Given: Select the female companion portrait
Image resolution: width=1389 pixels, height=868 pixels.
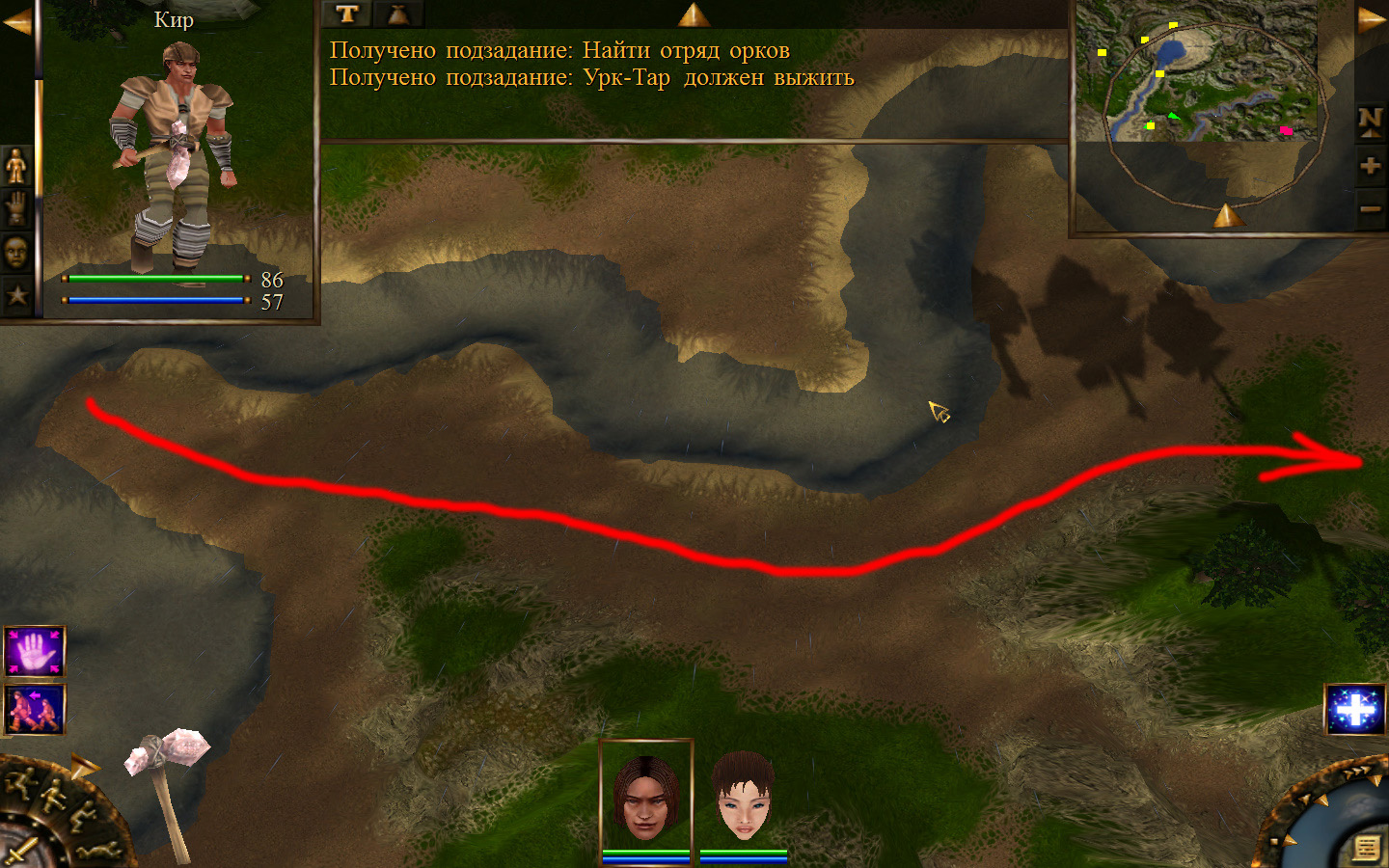Looking at the screenshot, I should [x=743, y=797].
